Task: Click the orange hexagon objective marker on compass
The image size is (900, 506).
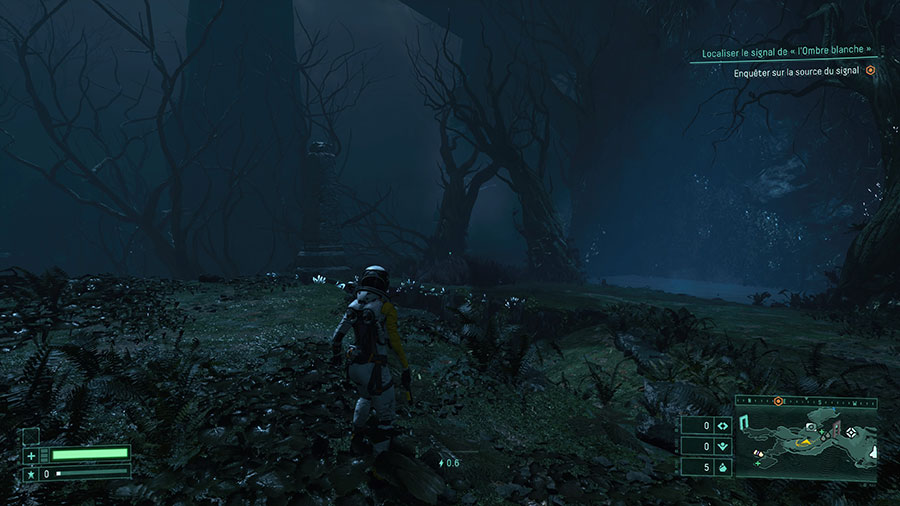Action: pyautogui.click(x=778, y=401)
